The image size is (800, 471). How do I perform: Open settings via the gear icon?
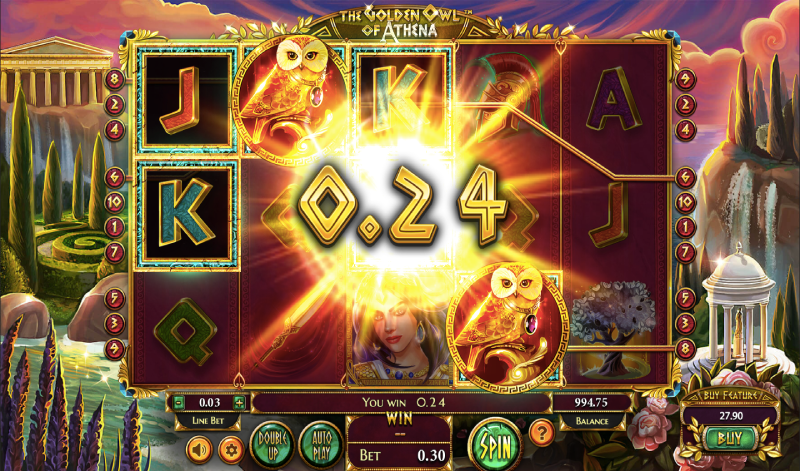(x=230, y=447)
